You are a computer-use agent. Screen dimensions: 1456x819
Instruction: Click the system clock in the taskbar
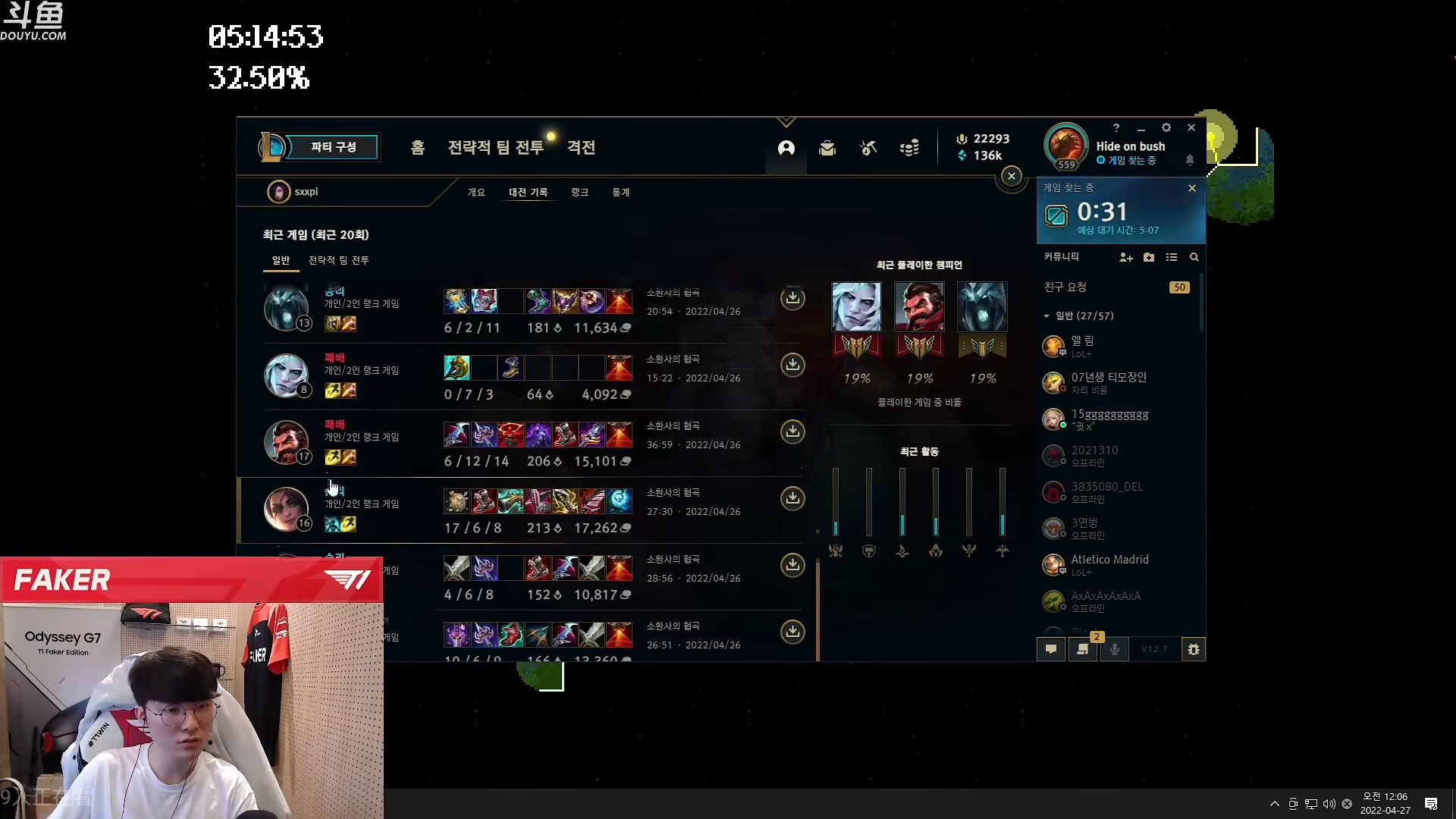[x=1385, y=802]
